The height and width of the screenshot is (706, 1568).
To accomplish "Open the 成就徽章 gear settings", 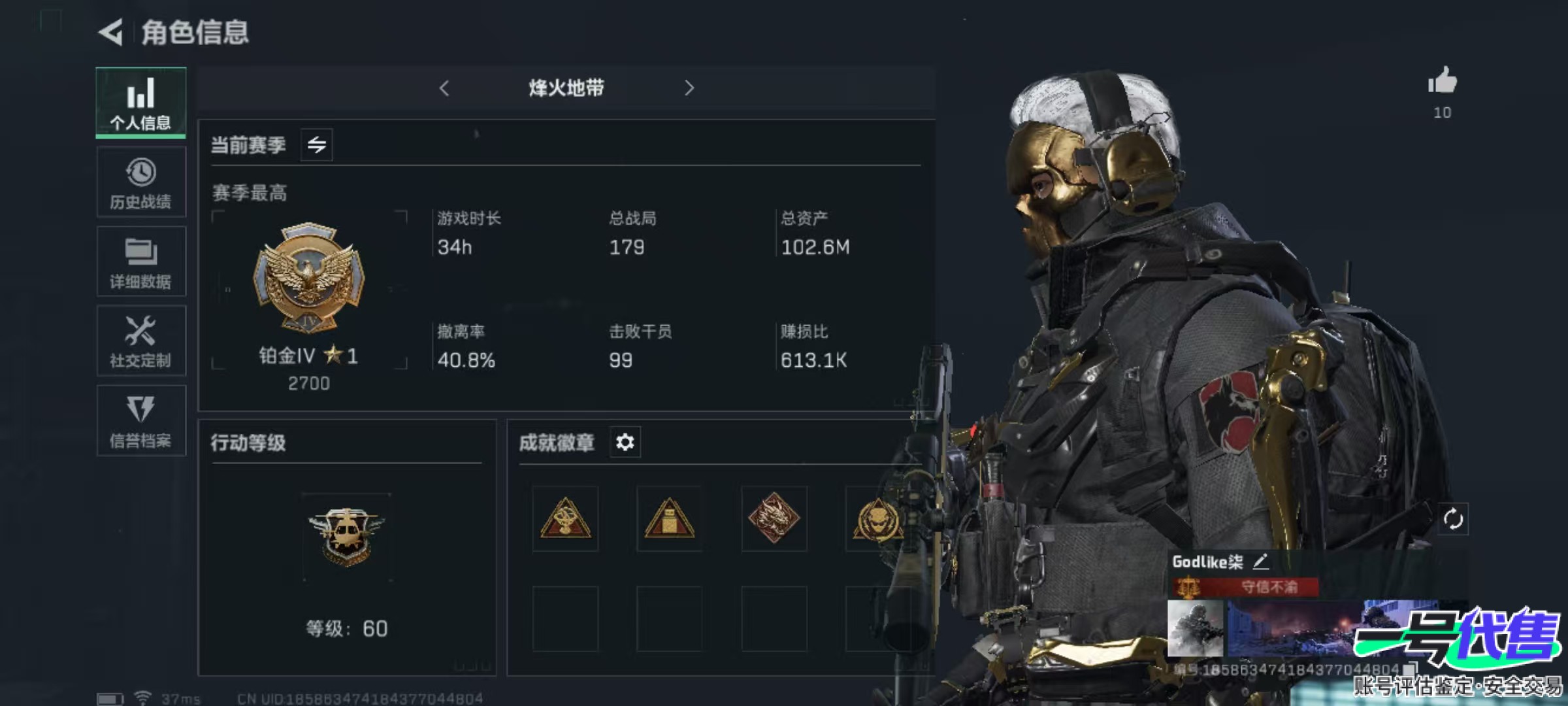I will (x=625, y=443).
